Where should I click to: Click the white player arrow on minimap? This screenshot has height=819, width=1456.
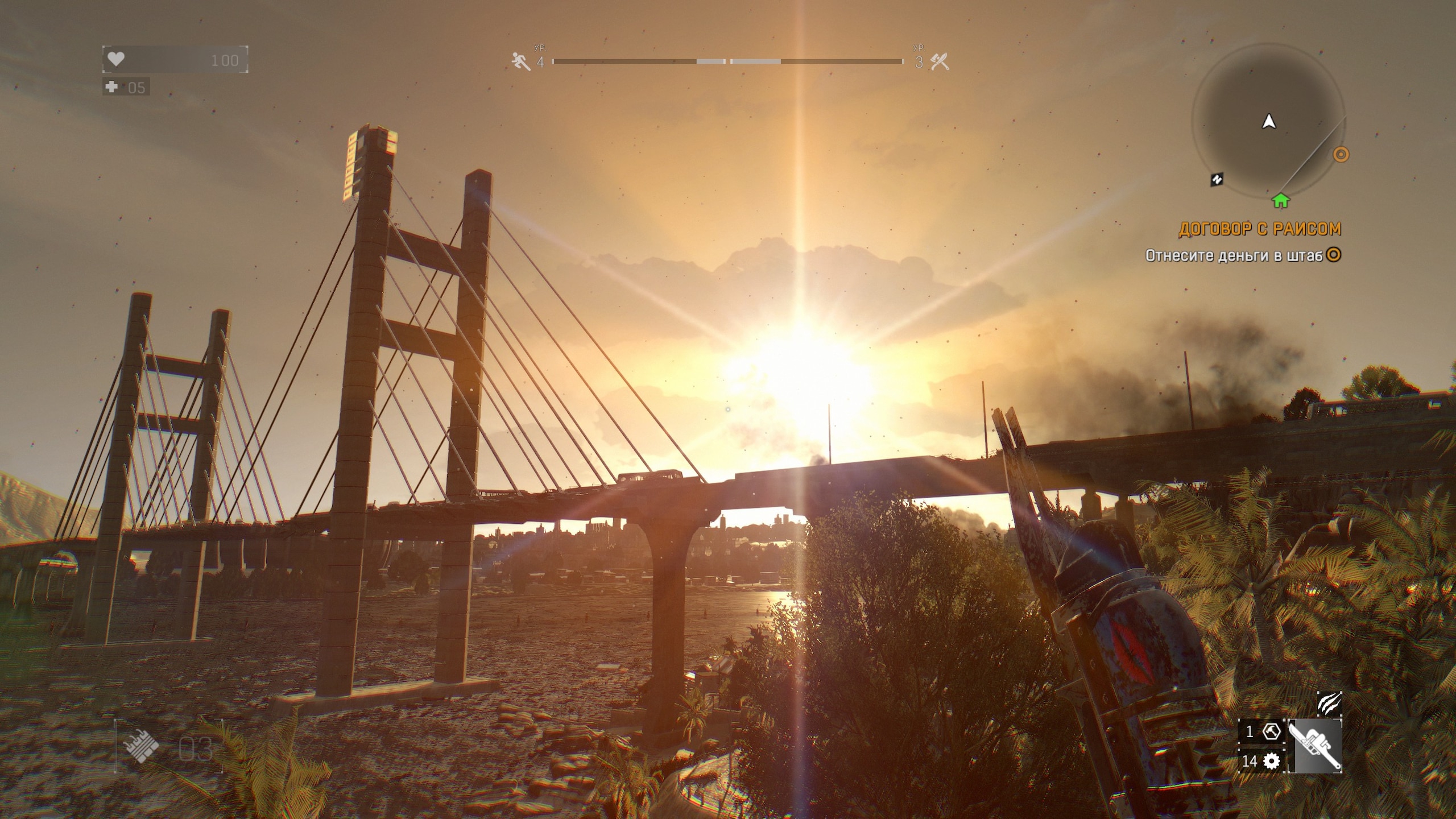(x=1269, y=122)
